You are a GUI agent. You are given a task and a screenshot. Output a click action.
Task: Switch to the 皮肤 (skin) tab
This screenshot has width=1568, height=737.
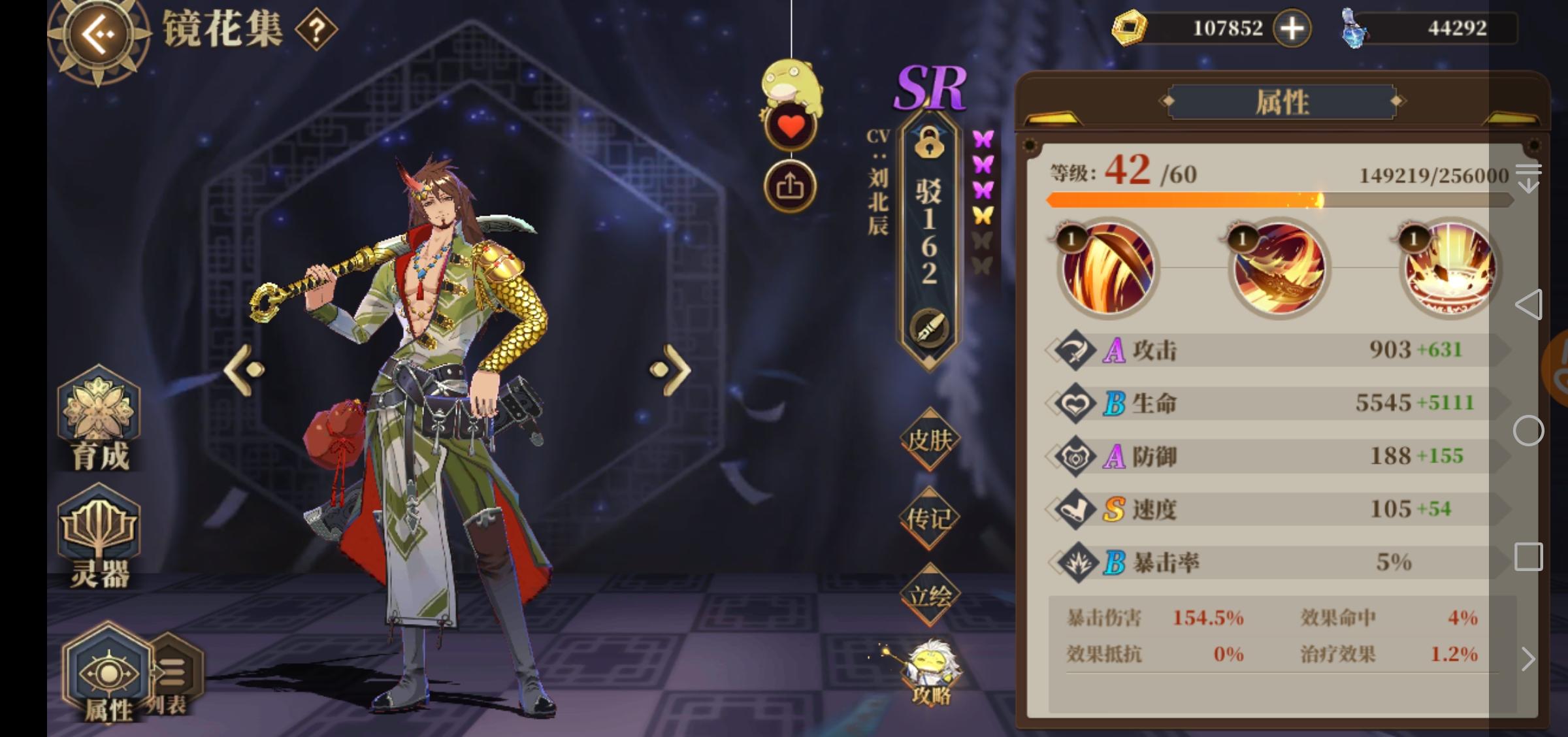click(930, 439)
